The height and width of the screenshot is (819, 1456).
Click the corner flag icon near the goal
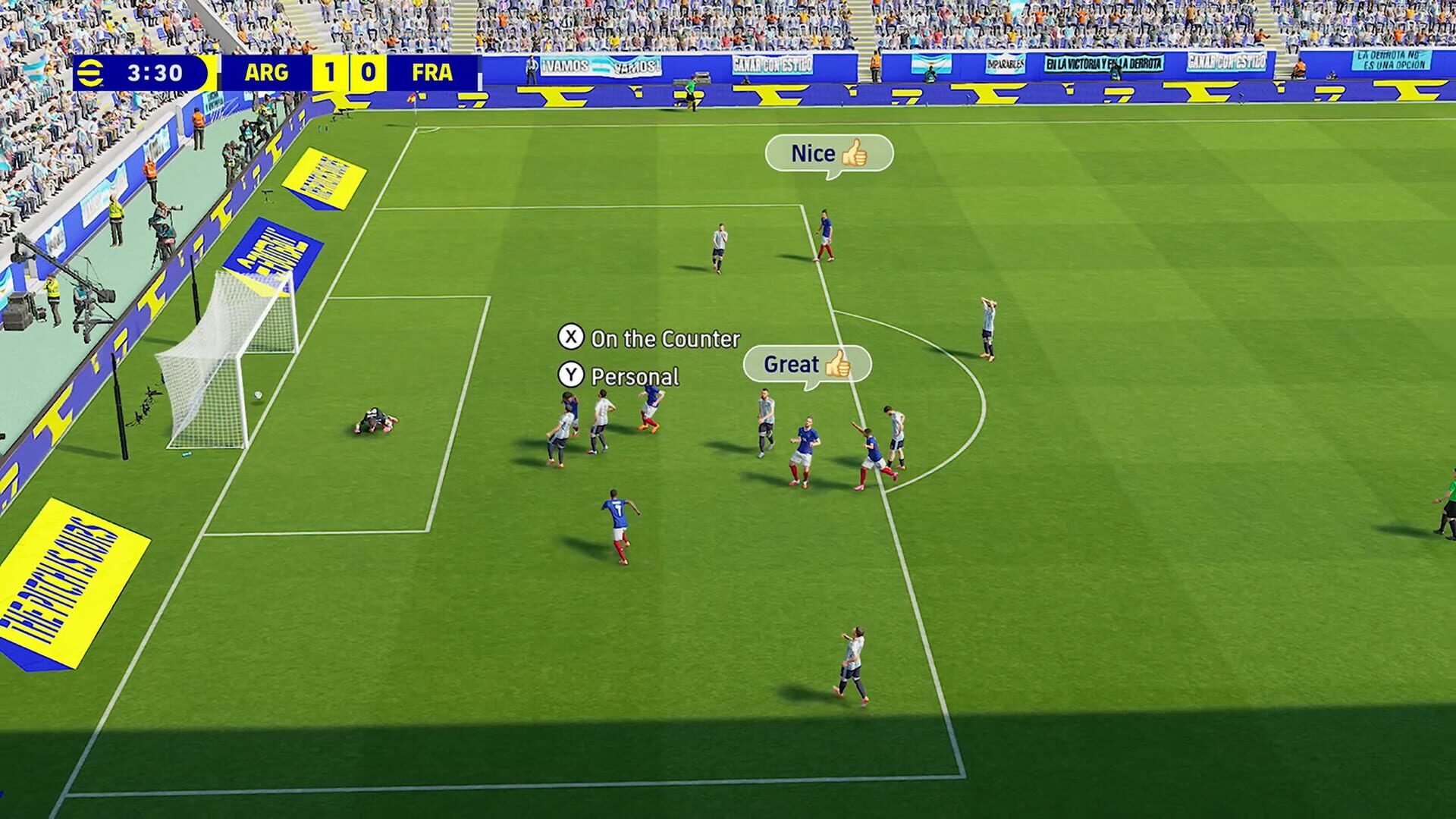[x=412, y=97]
